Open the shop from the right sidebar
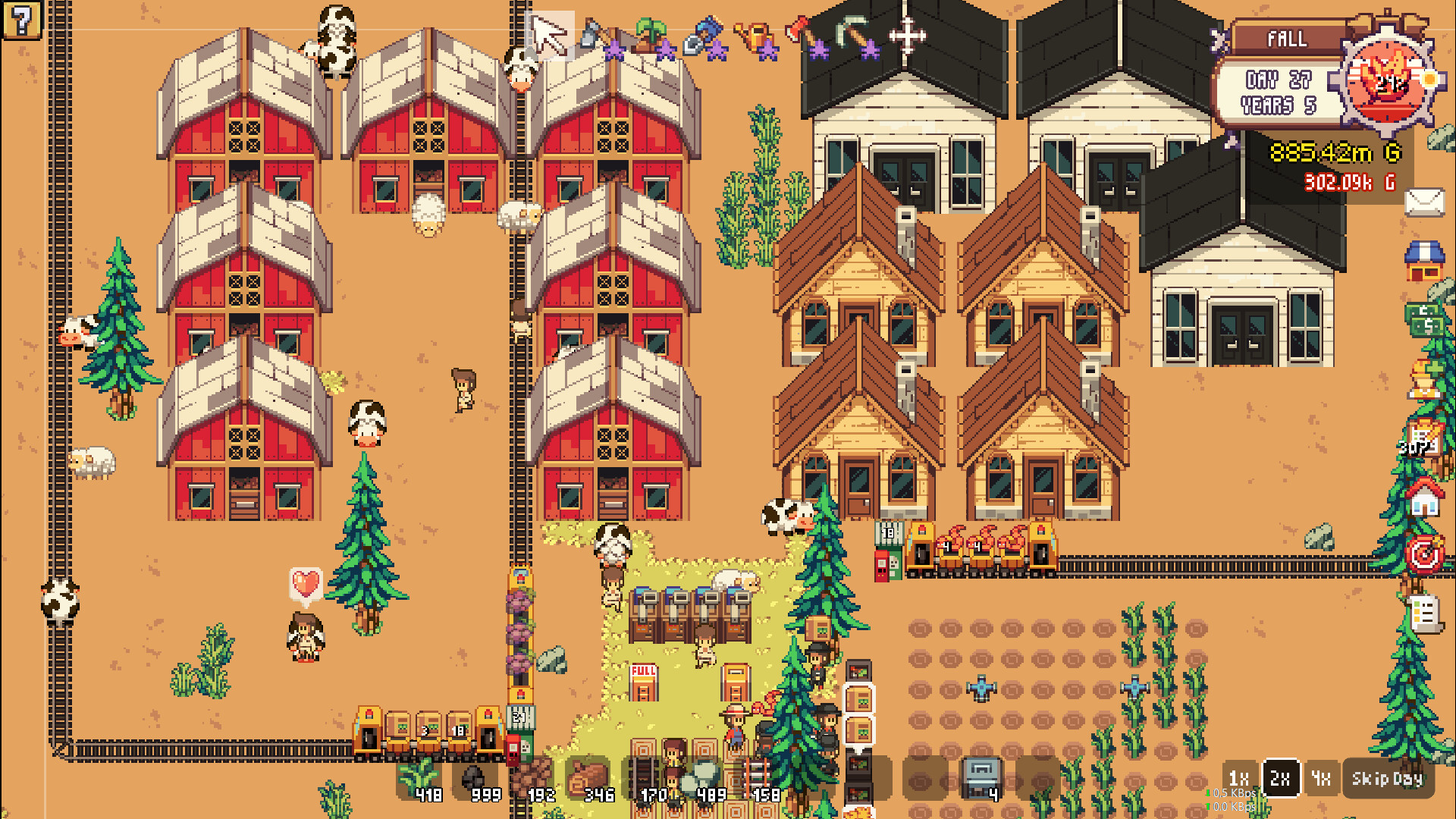The image size is (1456, 819). [1426, 260]
